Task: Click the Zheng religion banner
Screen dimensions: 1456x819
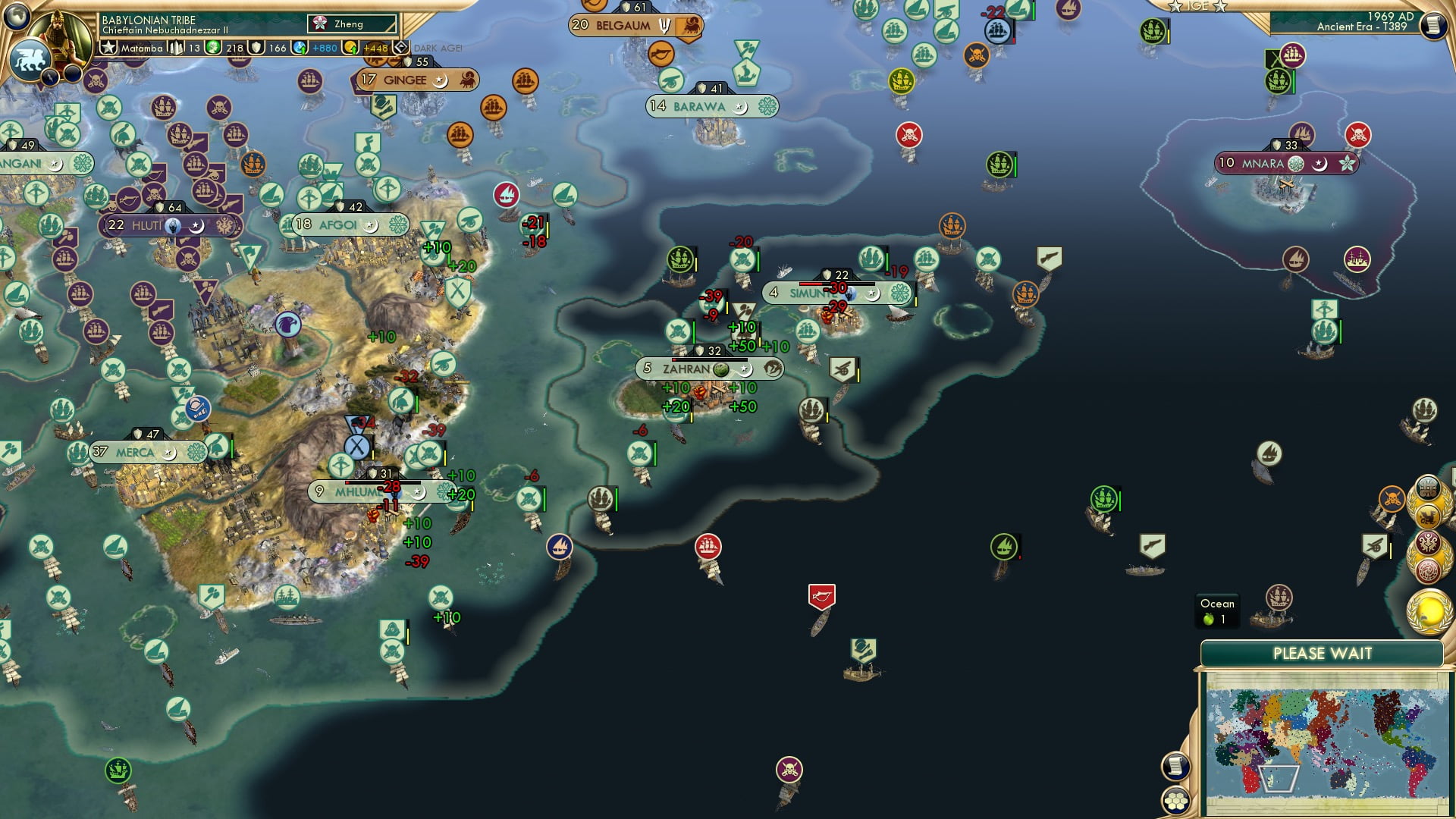Action: [350, 24]
